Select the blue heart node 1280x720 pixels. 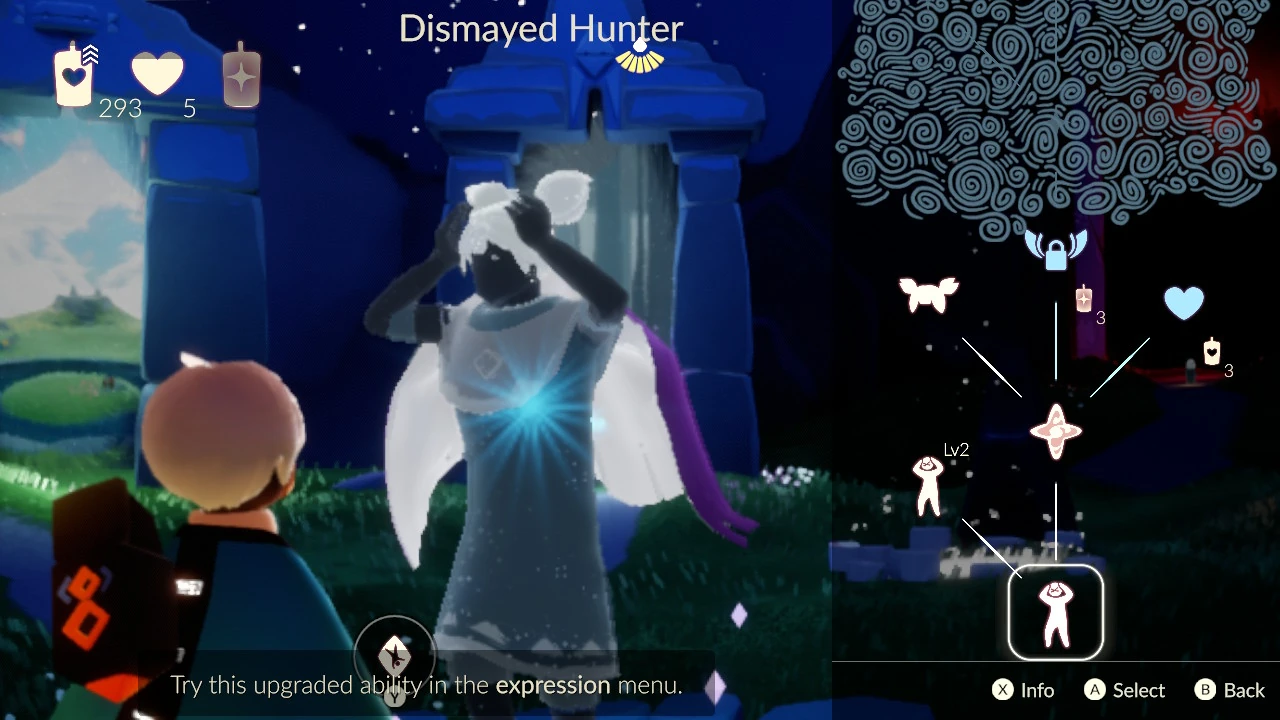tap(1184, 303)
